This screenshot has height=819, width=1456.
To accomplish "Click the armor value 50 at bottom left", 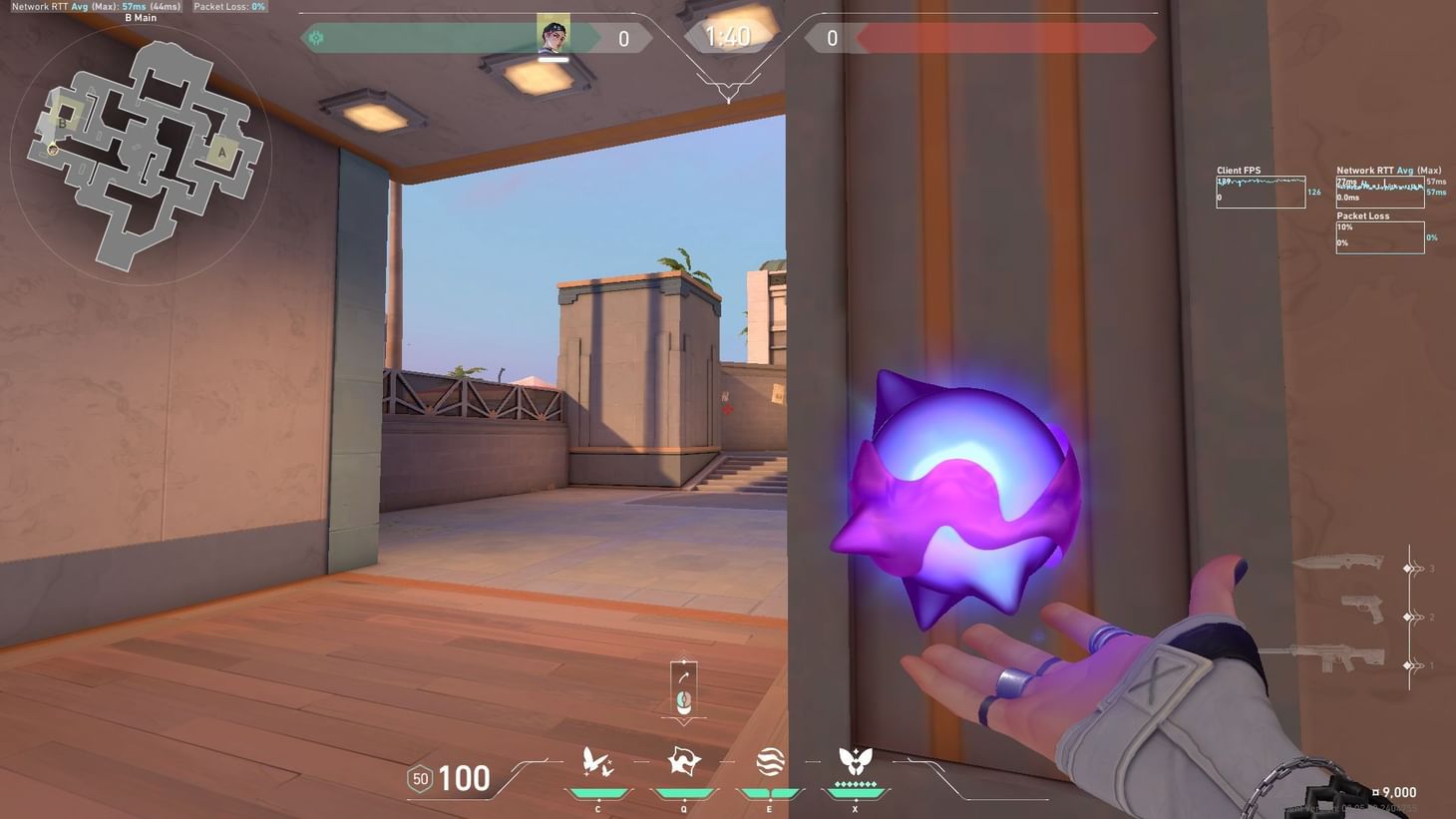I will pos(418,778).
